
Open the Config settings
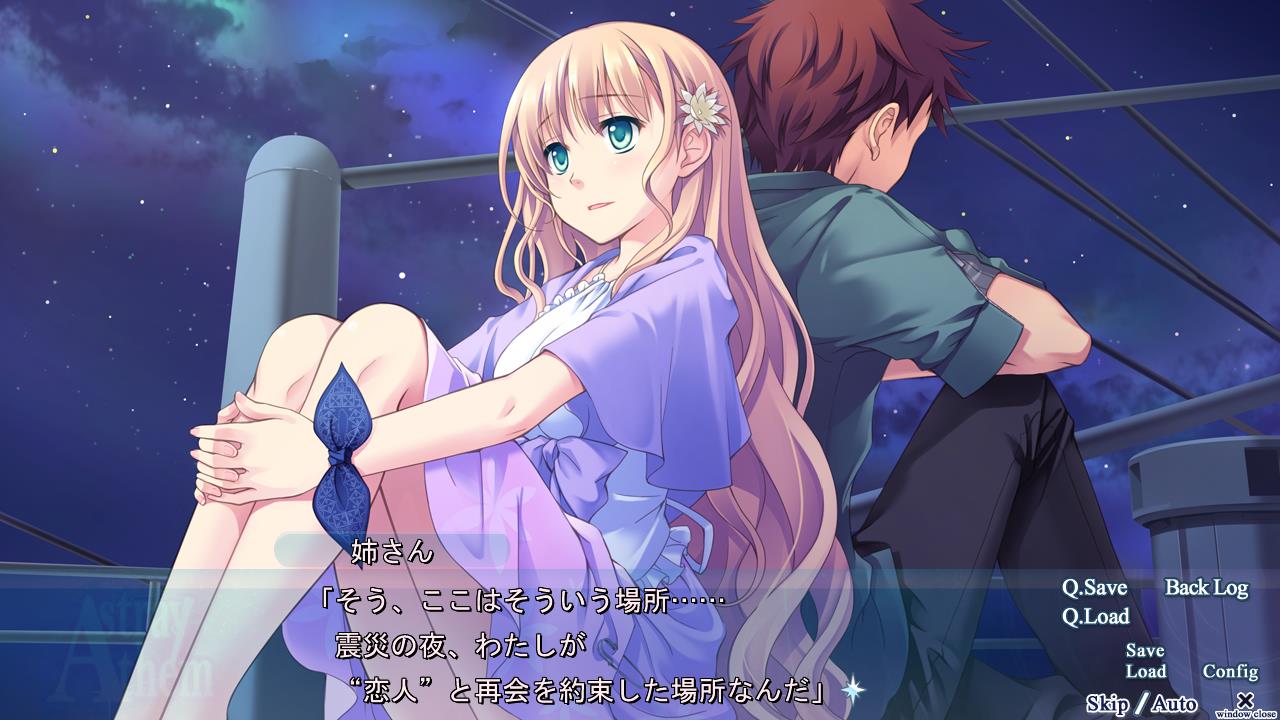(x=1230, y=671)
